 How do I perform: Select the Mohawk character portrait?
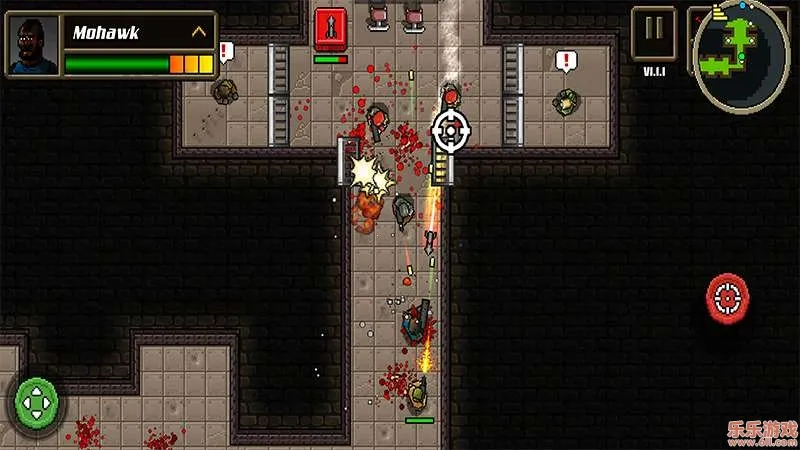33,45
